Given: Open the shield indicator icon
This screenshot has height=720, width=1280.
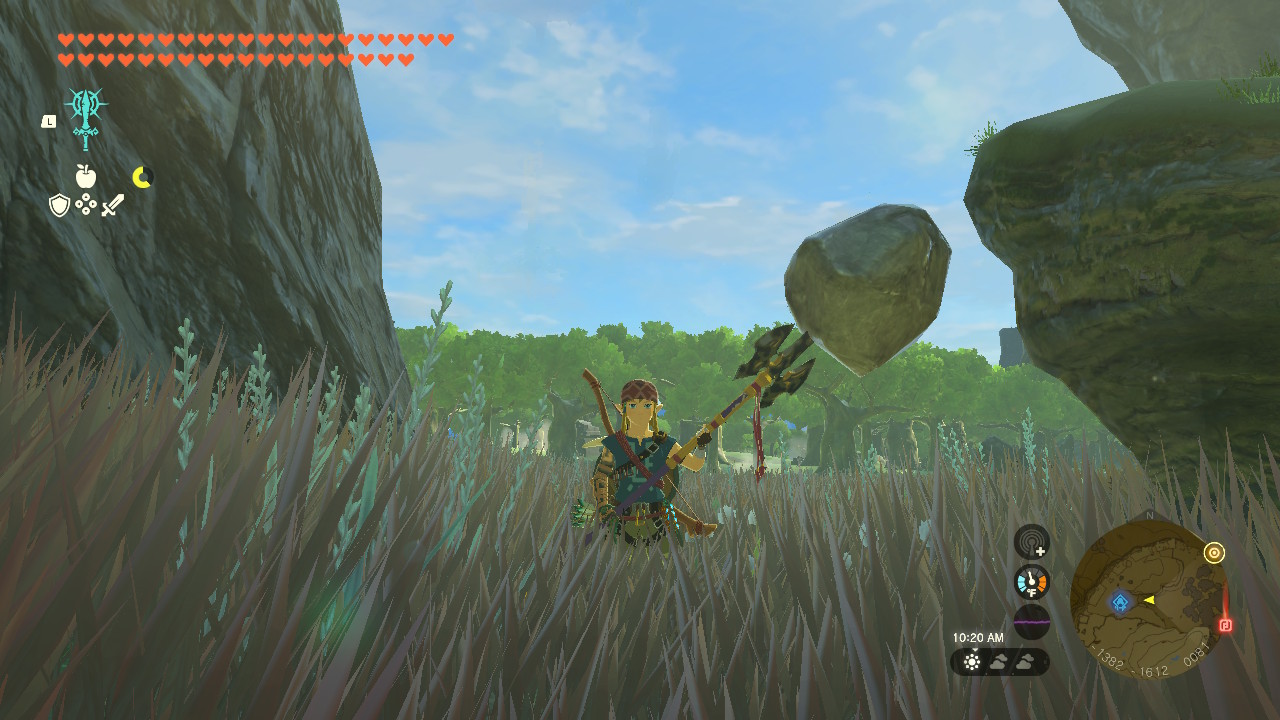Looking at the screenshot, I should 60,206.
